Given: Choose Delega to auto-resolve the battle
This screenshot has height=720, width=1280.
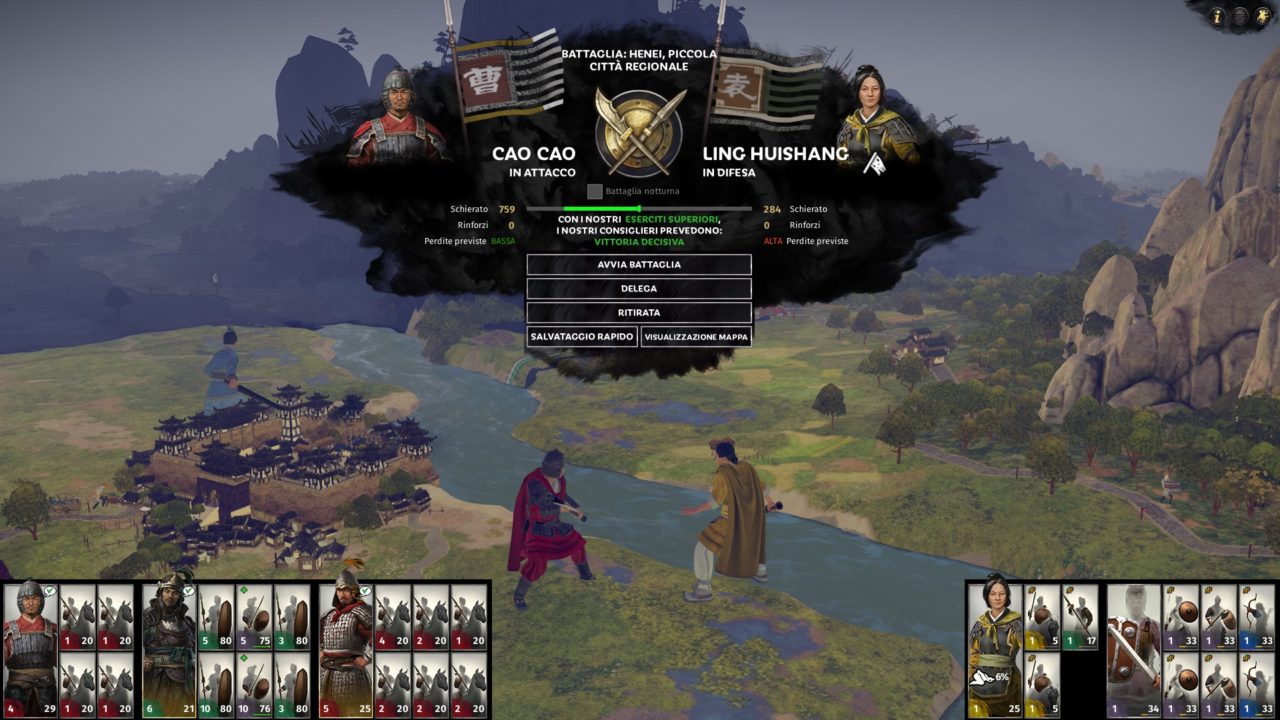Looking at the screenshot, I should click(x=639, y=289).
